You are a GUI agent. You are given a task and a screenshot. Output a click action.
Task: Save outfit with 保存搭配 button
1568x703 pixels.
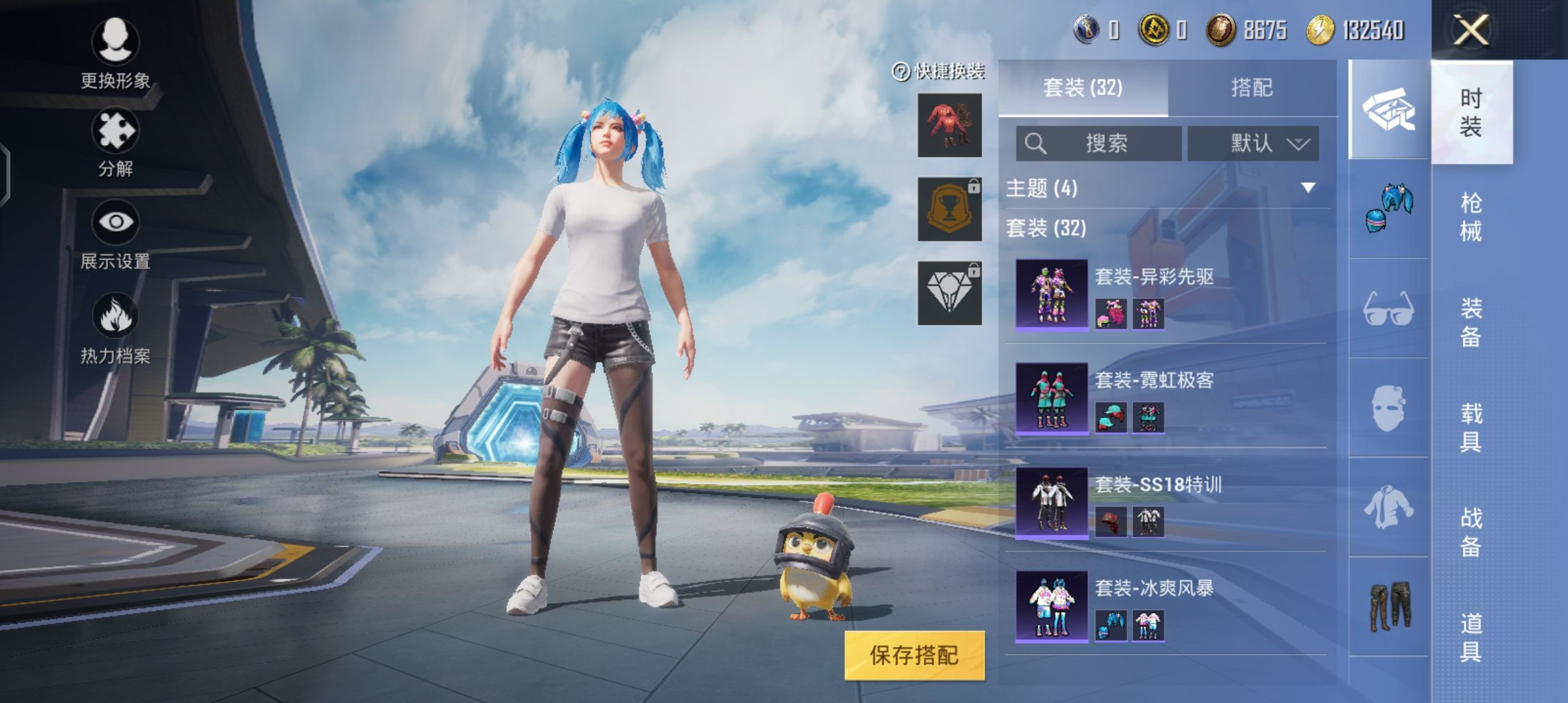click(x=914, y=655)
